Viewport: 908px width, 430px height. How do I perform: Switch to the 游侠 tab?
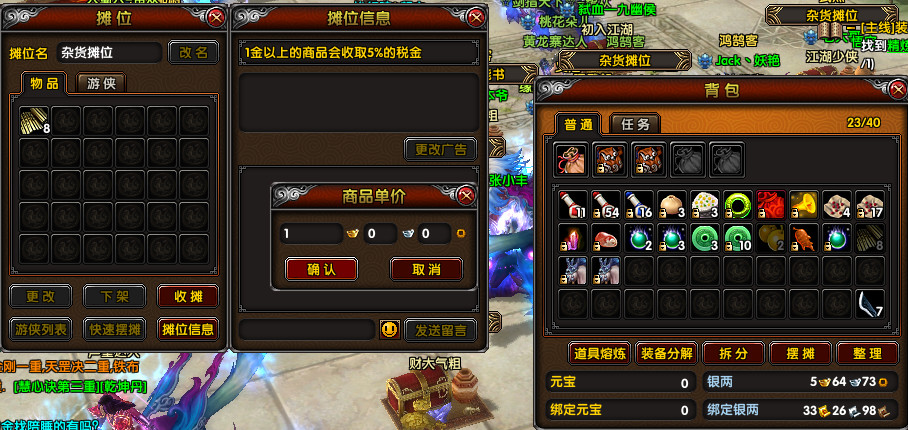click(x=101, y=84)
